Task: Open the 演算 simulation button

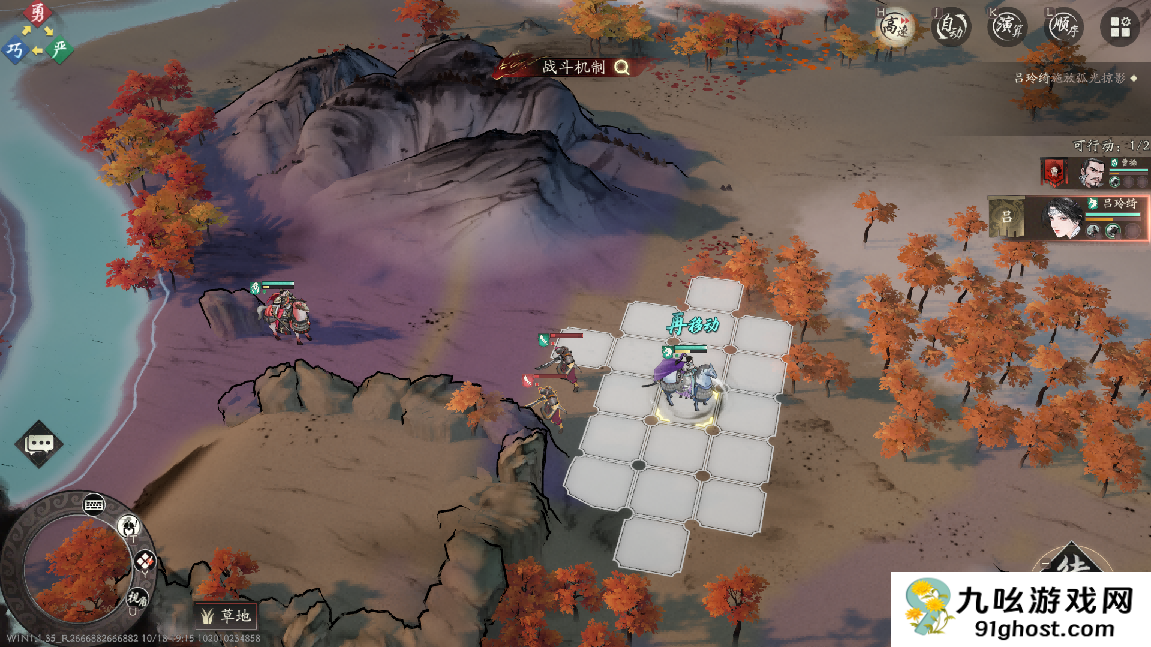Action: click(x=1007, y=28)
